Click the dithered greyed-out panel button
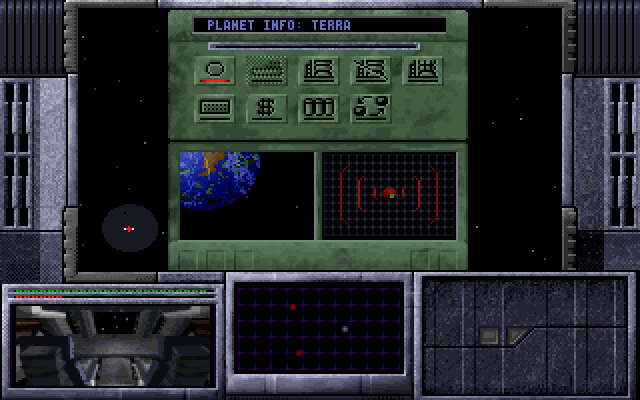This screenshot has width=640, height=400. pos(267,70)
